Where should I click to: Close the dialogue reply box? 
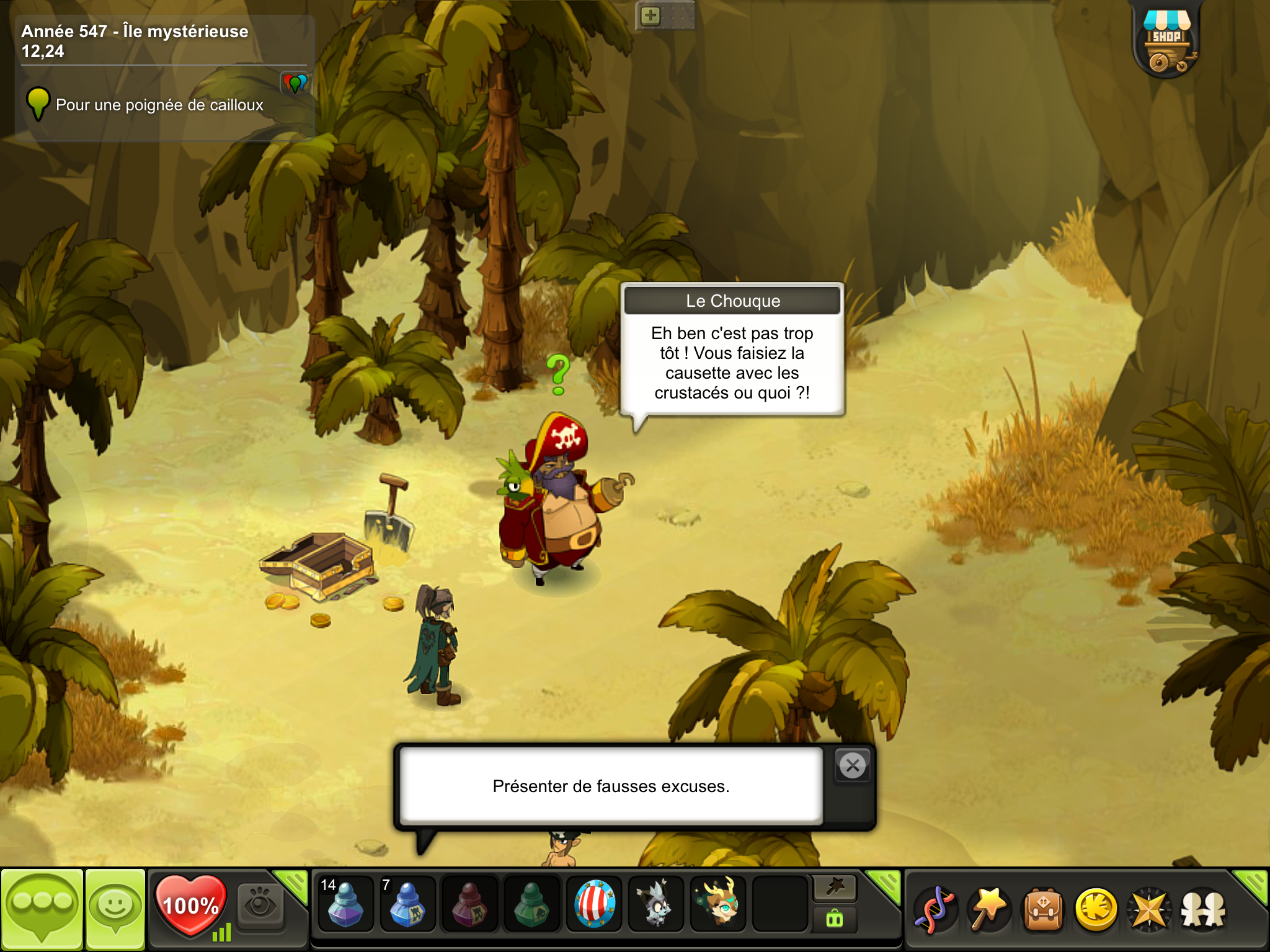(x=853, y=766)
